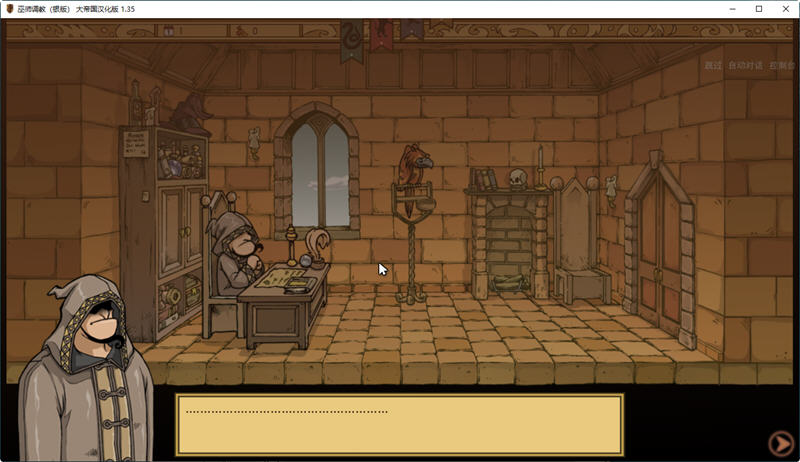Advance dialogue with the round arrow button
800x462 pixels.
(x=780, y=443)
